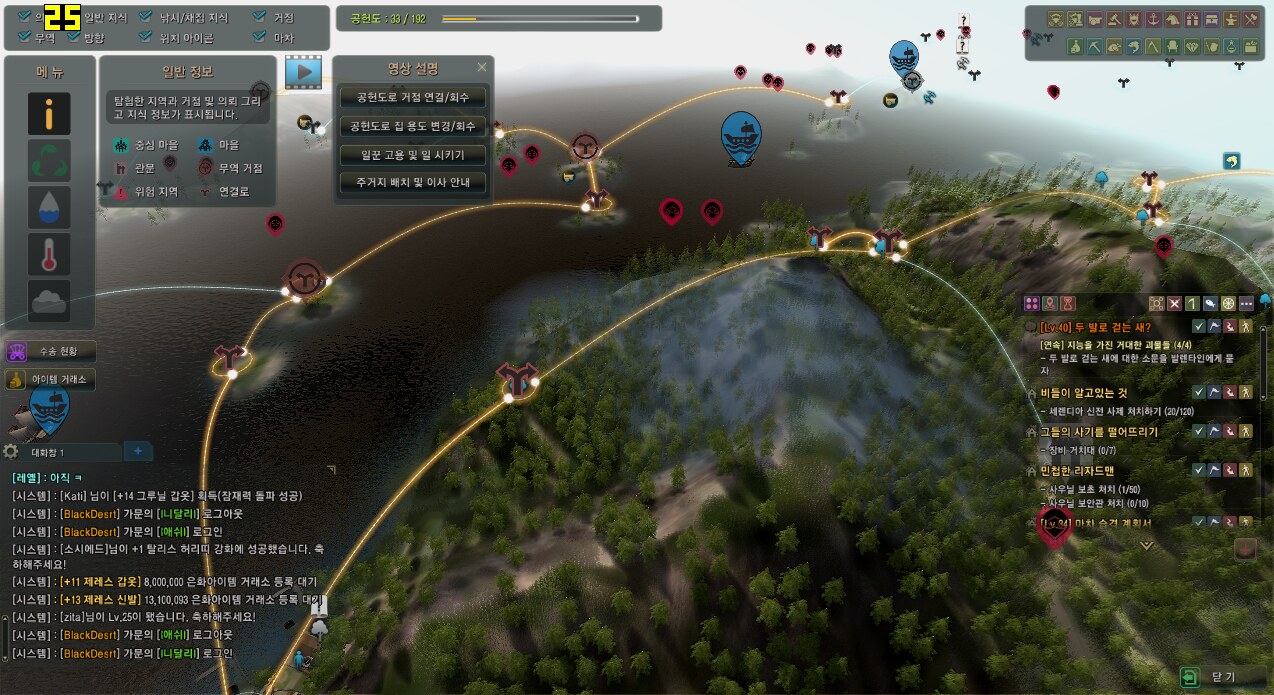Toggle the 낚시/채집 지식 filter checkbox
This screenshot has width=1274, height=695.
(x=146, y=18)
